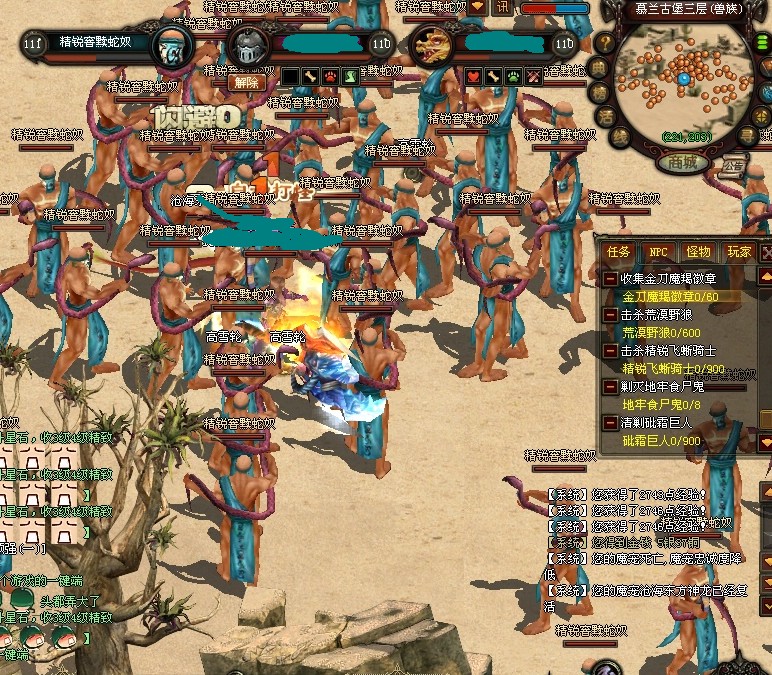The width and height of the screenshot is (772, 675).
Task: Select the dragon pet portrait
Action: 432,46
